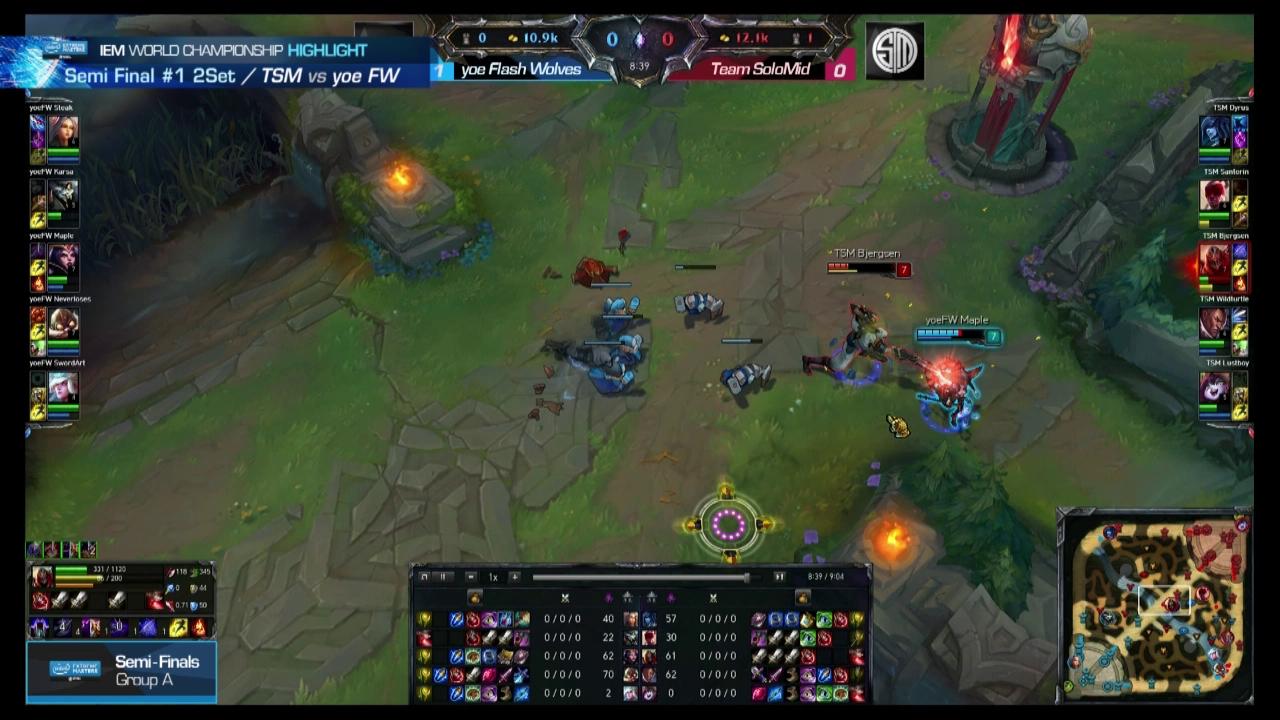
Task: Decrease playback speed with the minus button
Action: pyautogui.click(x=470, y=576)
